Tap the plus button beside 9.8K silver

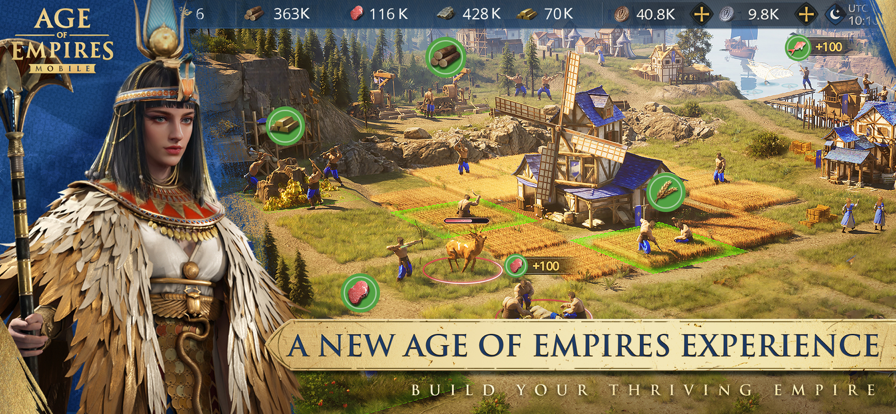(805, 14)
